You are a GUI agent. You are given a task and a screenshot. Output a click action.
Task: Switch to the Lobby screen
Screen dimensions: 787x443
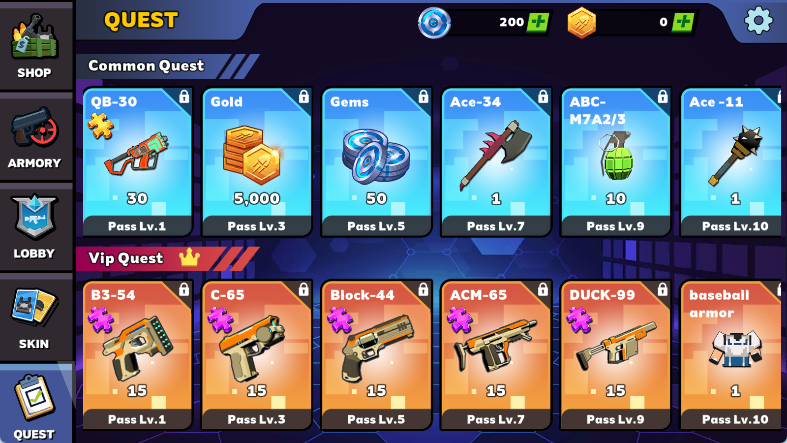coord(34,227)
